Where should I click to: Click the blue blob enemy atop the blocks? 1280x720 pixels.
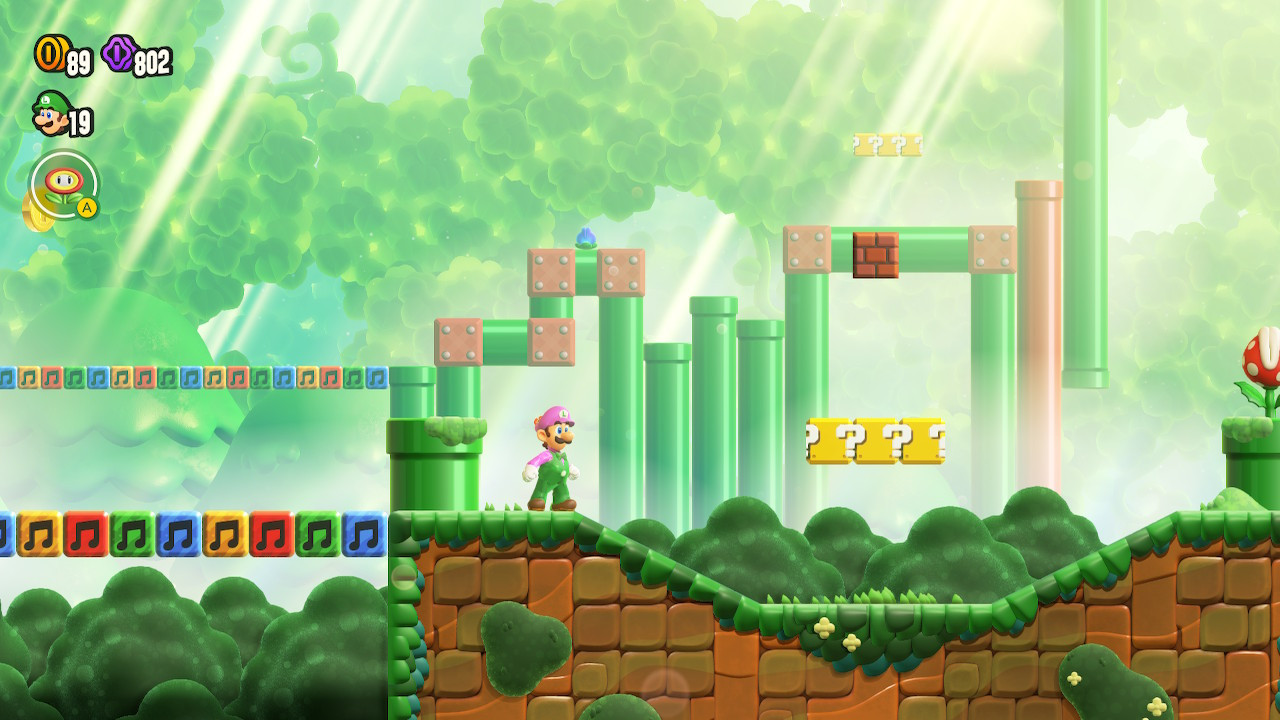[586, 237]
